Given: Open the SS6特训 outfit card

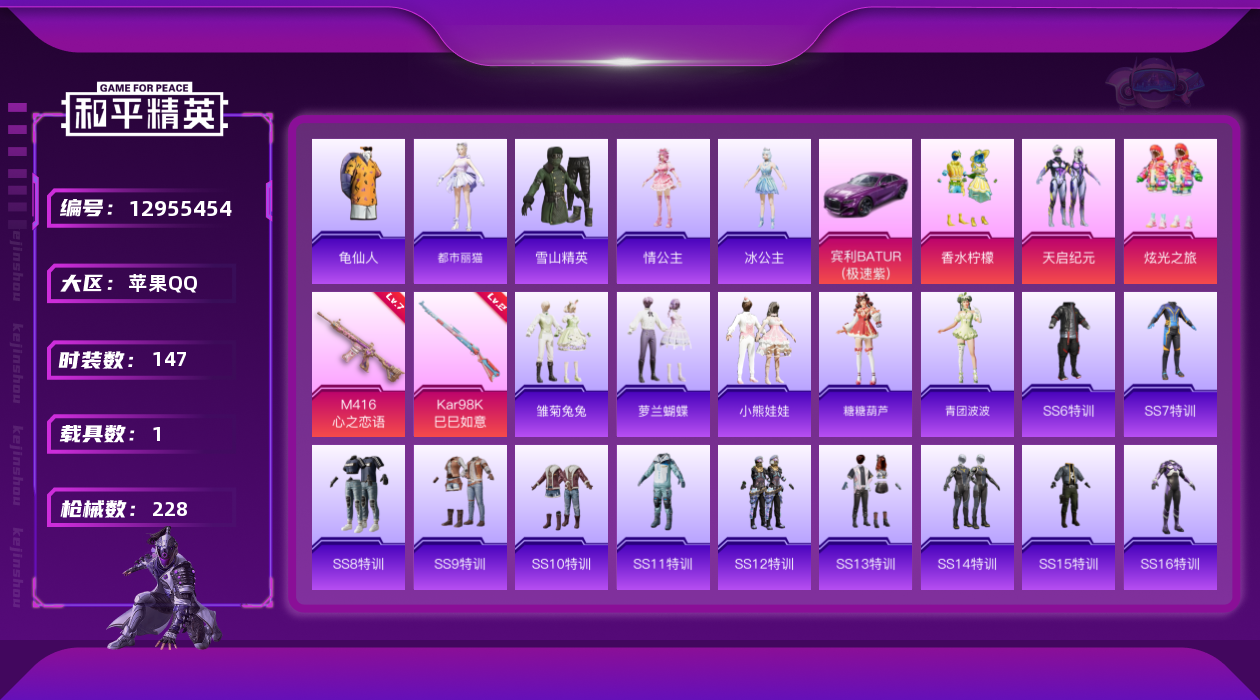Looking at the screenshot, I should point(1068,364).
